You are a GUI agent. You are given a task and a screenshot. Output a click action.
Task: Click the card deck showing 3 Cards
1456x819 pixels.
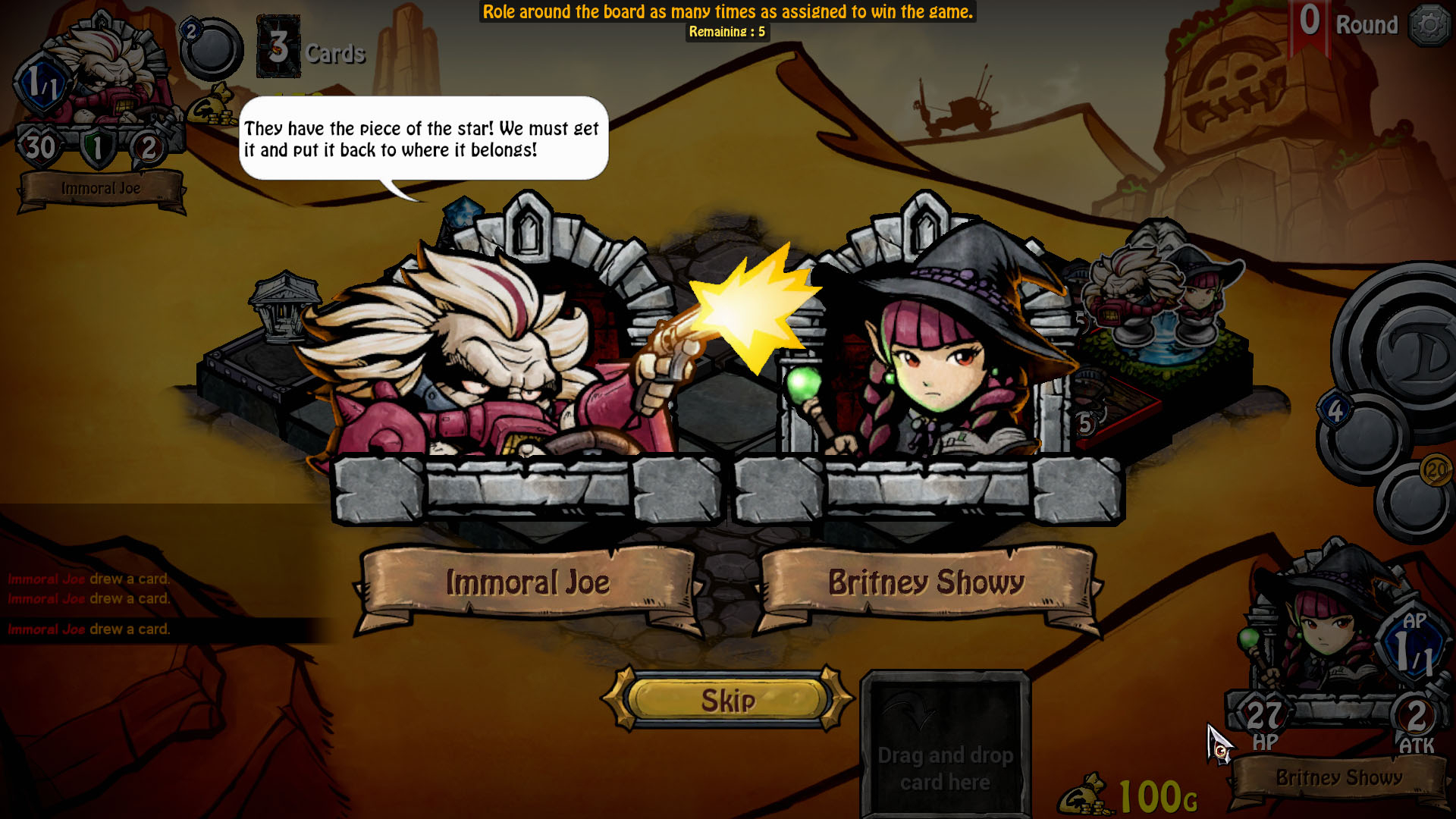[x=278, y=49]
